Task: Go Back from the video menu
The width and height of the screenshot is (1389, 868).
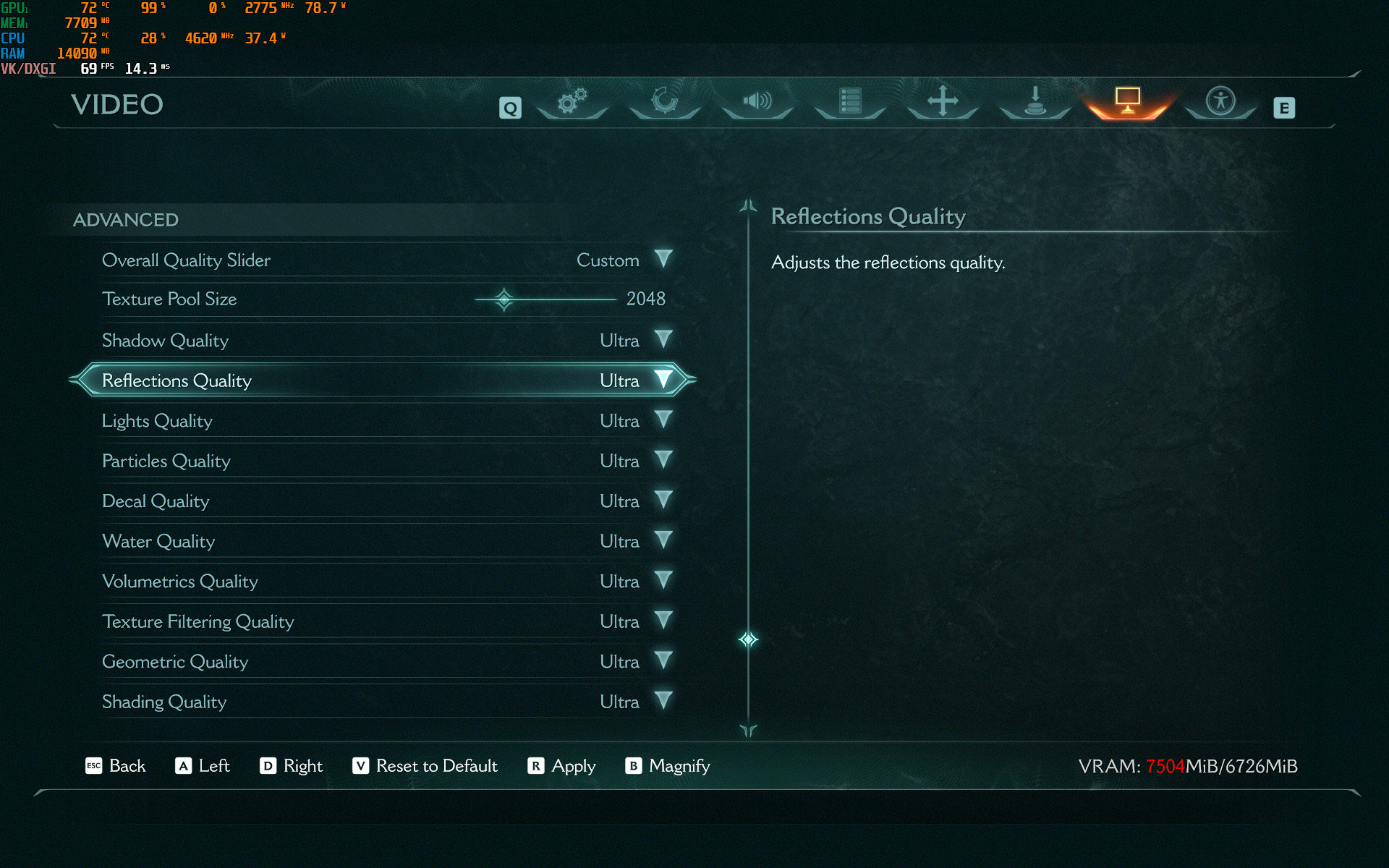Action: pos(116,766)
